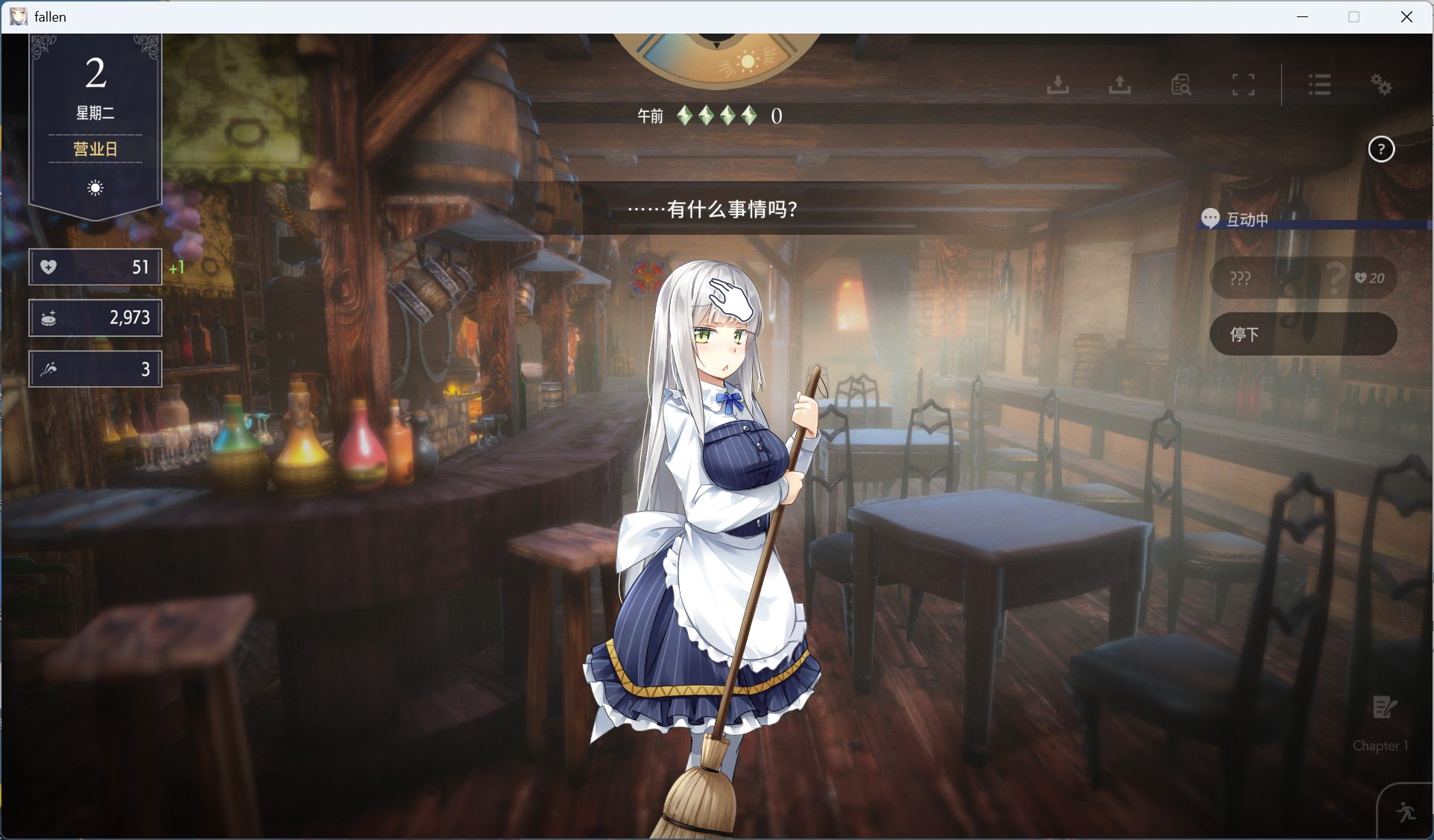
Task: Click the 停下 stop button
Action: (1302, 334)
